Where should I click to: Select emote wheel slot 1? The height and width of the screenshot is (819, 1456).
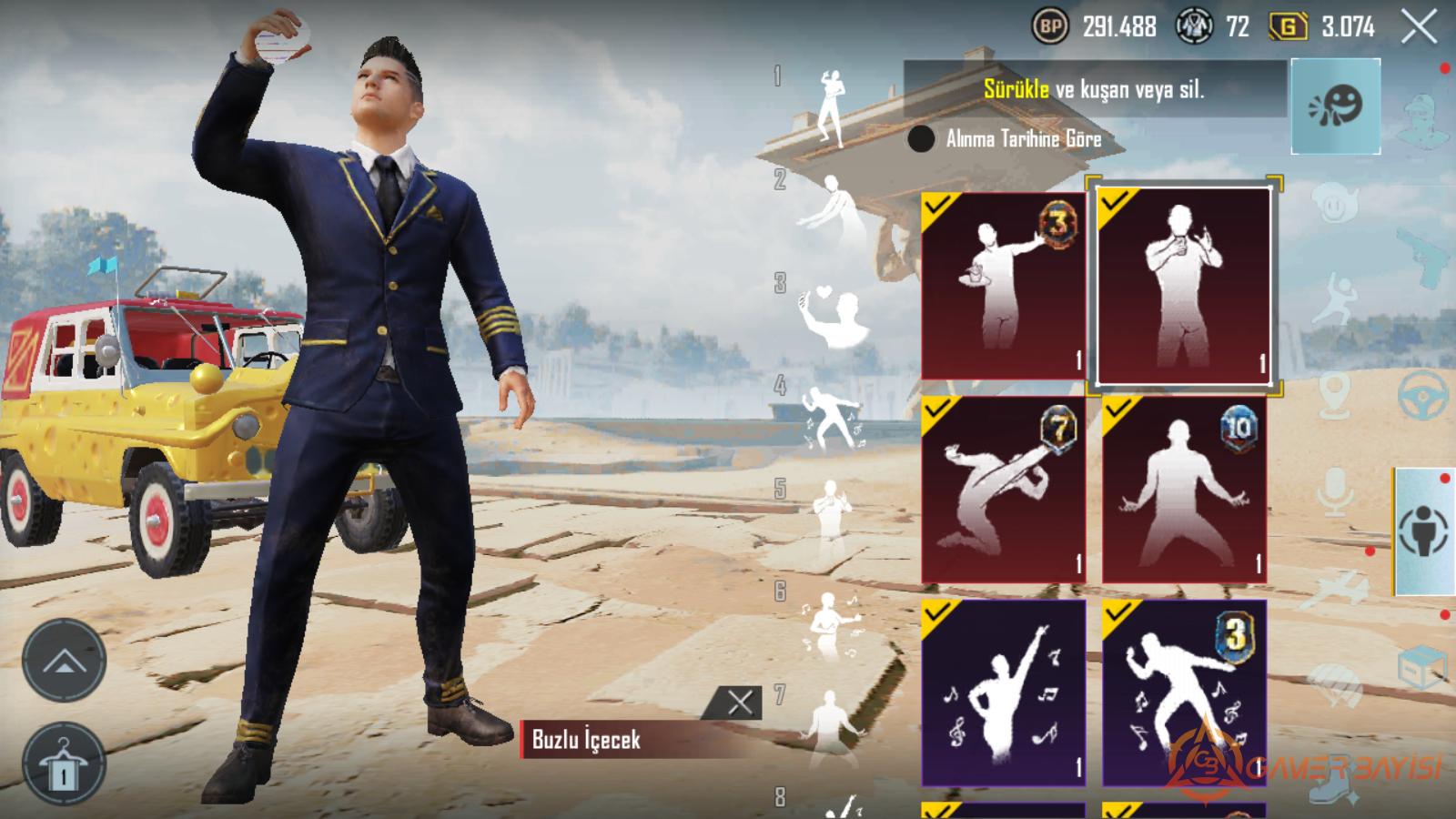[x=830, y=107]
